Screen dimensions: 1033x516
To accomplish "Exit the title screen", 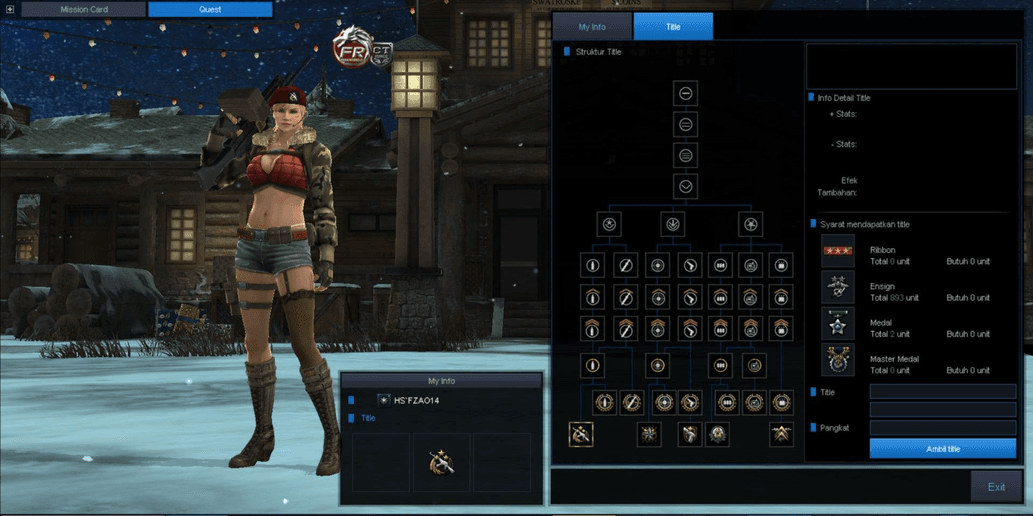I will coord(996,487).
